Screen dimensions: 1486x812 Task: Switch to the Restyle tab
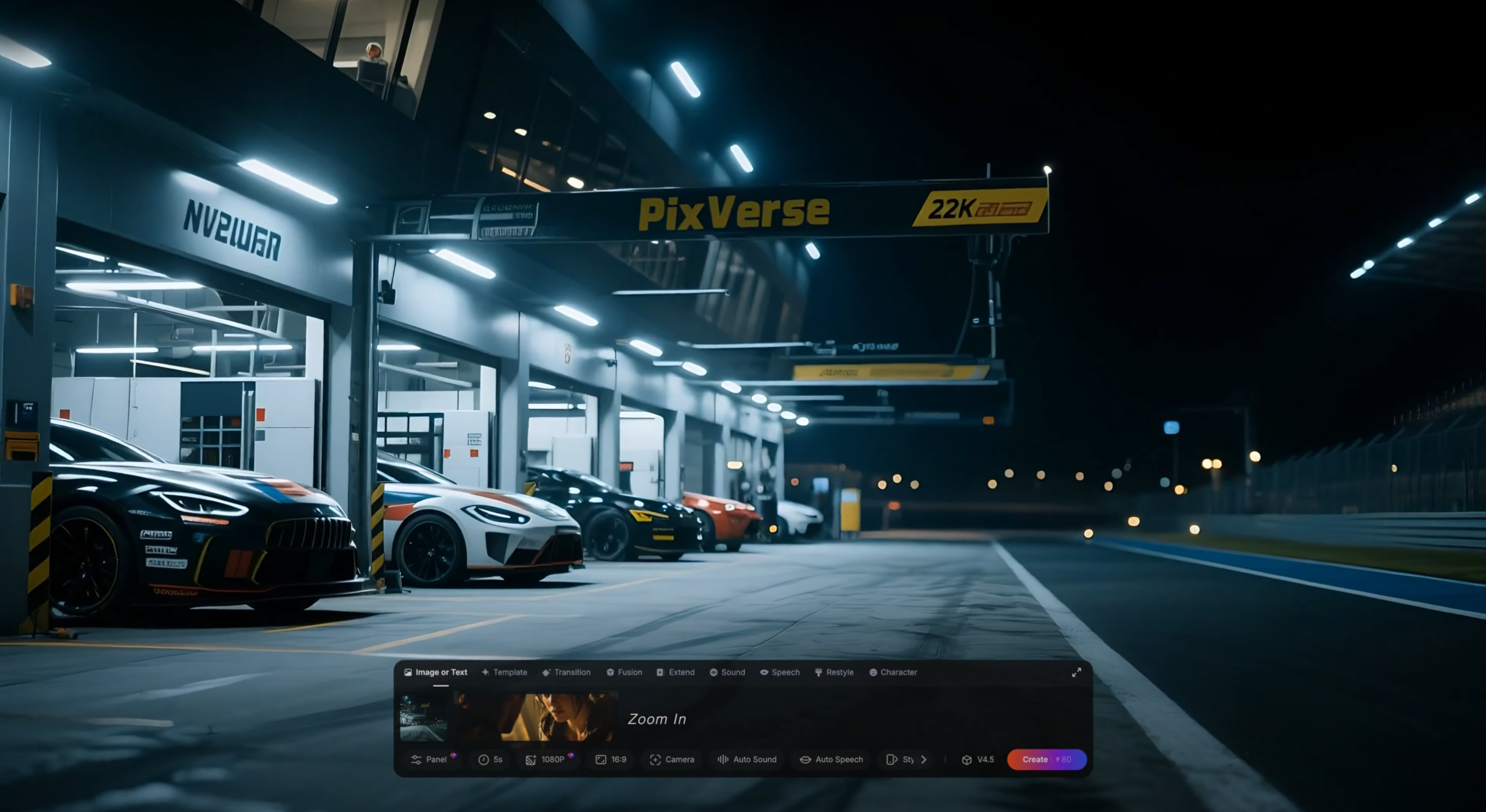tap(834, 672)
